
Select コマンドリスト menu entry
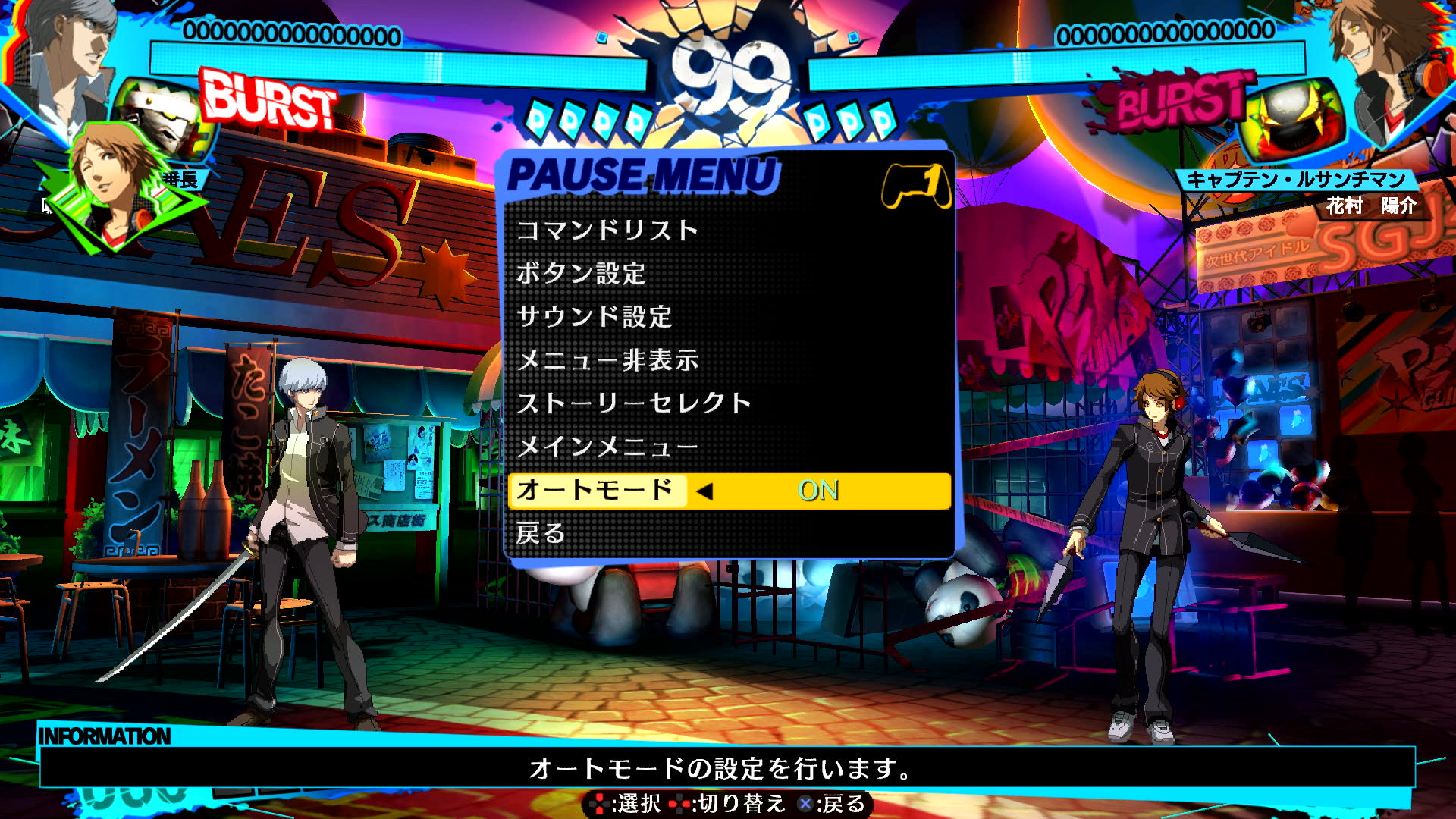(607, 232)
